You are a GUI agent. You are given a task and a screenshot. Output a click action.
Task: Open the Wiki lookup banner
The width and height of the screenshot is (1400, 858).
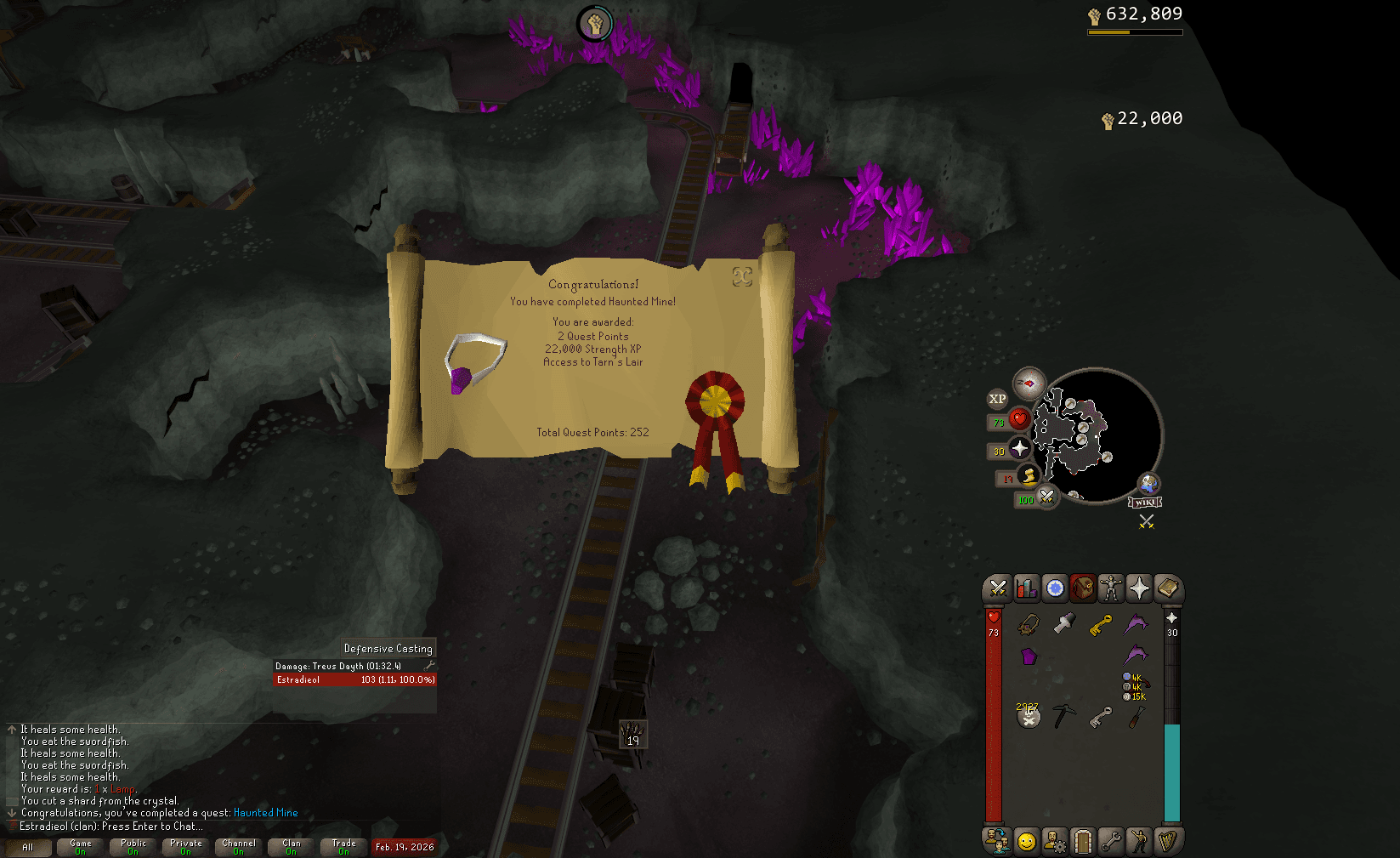pyautogui.click(x=1145, y=503)
